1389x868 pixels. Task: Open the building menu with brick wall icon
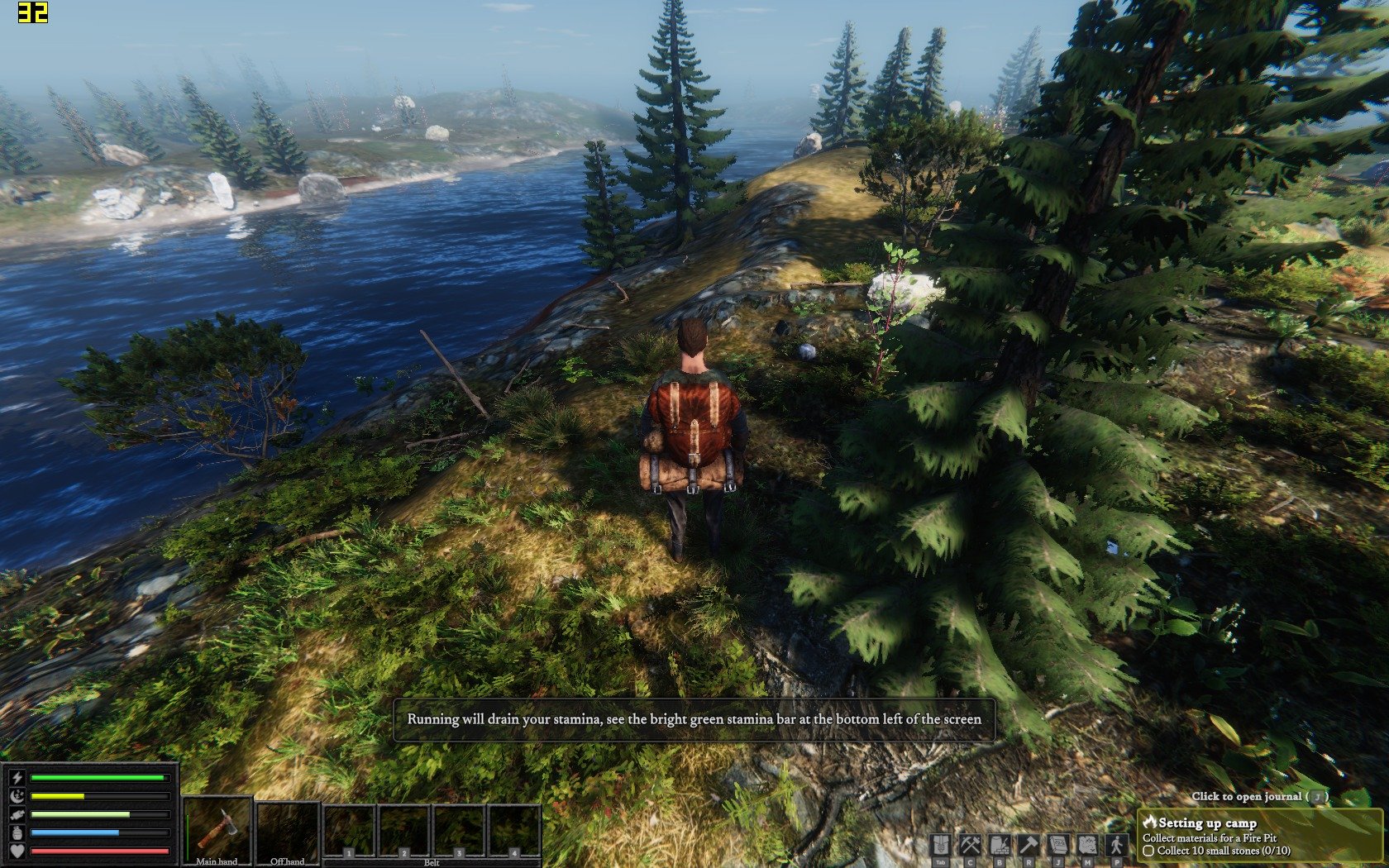tap(999, 845)
